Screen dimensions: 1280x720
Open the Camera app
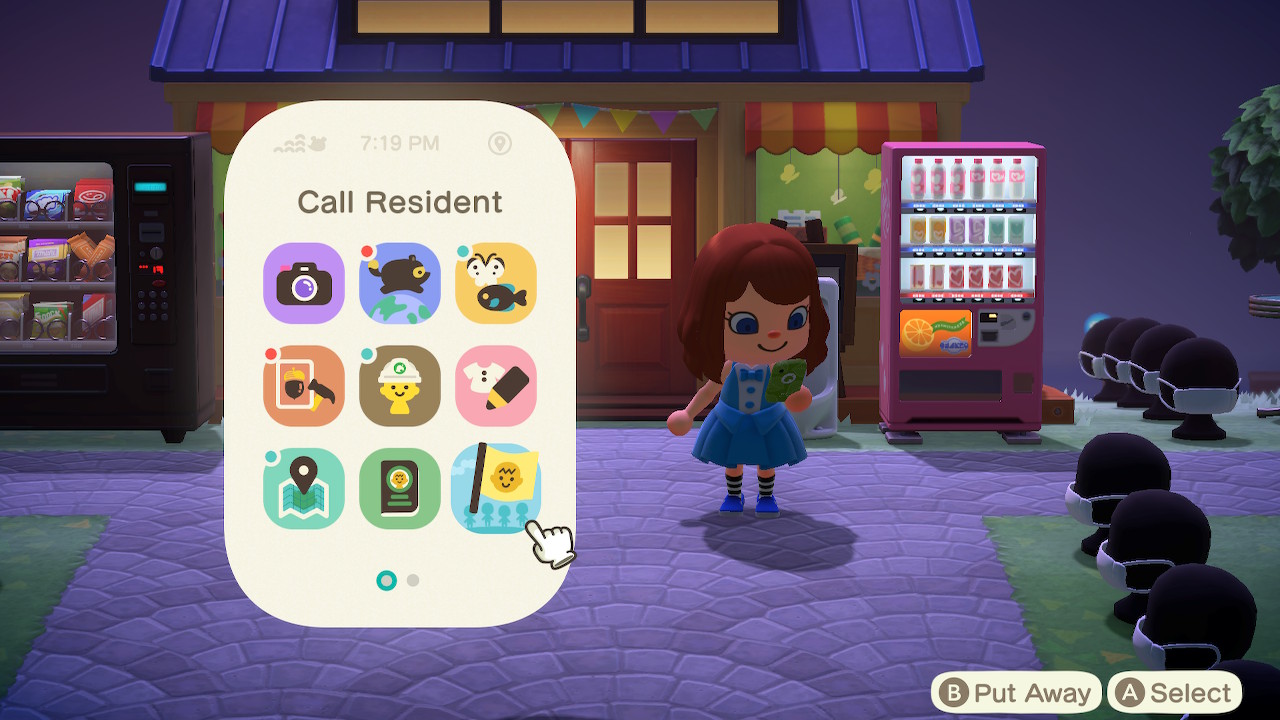point(303,284)
